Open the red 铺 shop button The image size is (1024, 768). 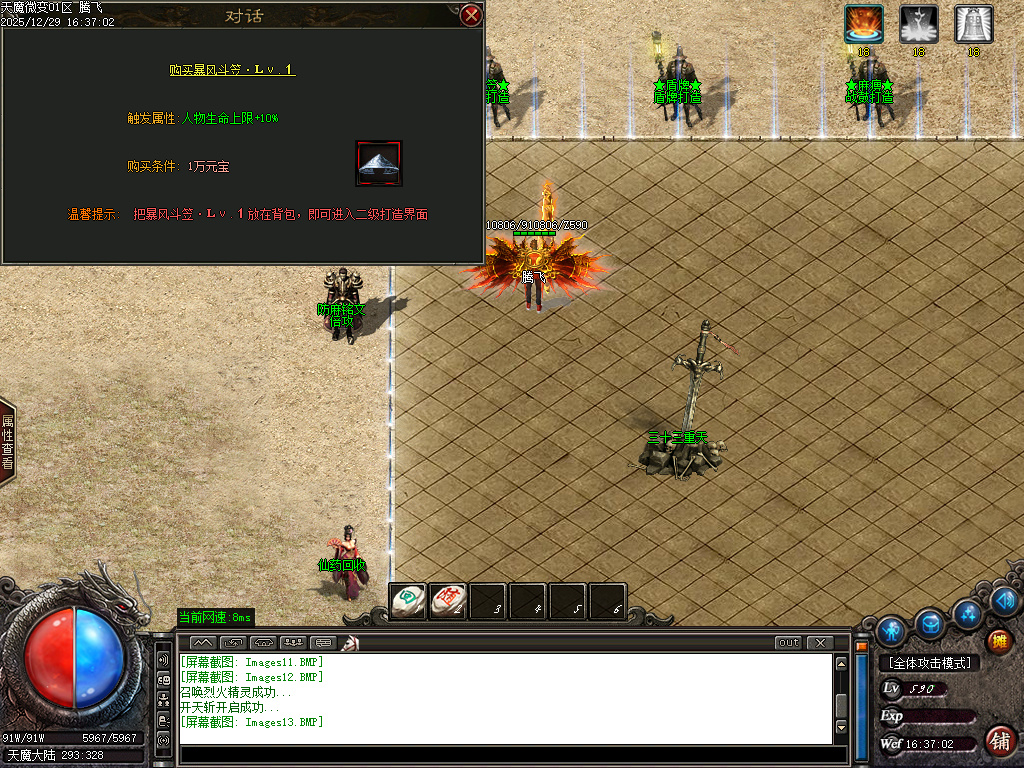(x=998, y=741)
